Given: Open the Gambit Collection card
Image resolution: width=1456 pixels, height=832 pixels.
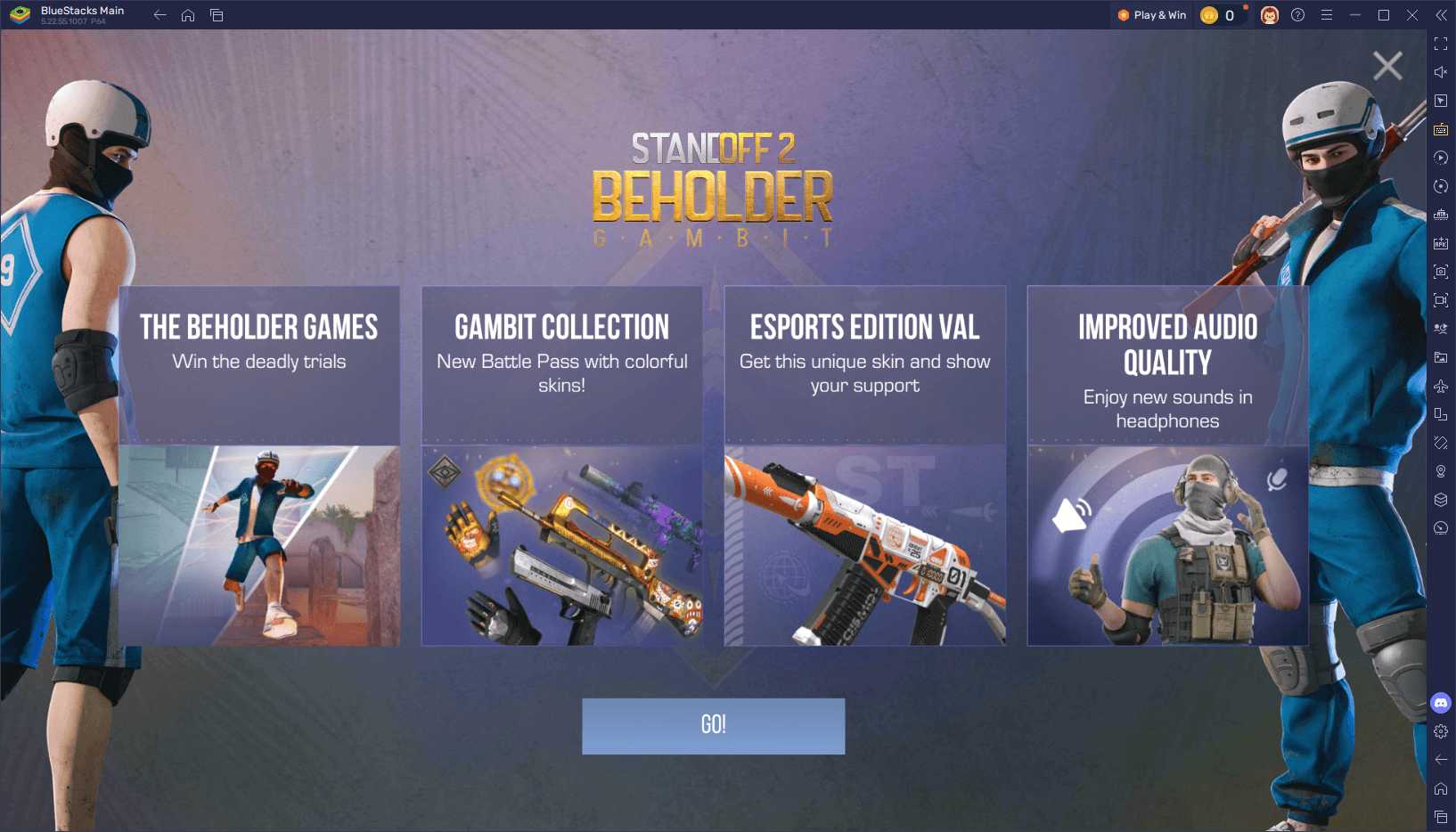Looking at the screenshot, I should click(x=562, y=466).
